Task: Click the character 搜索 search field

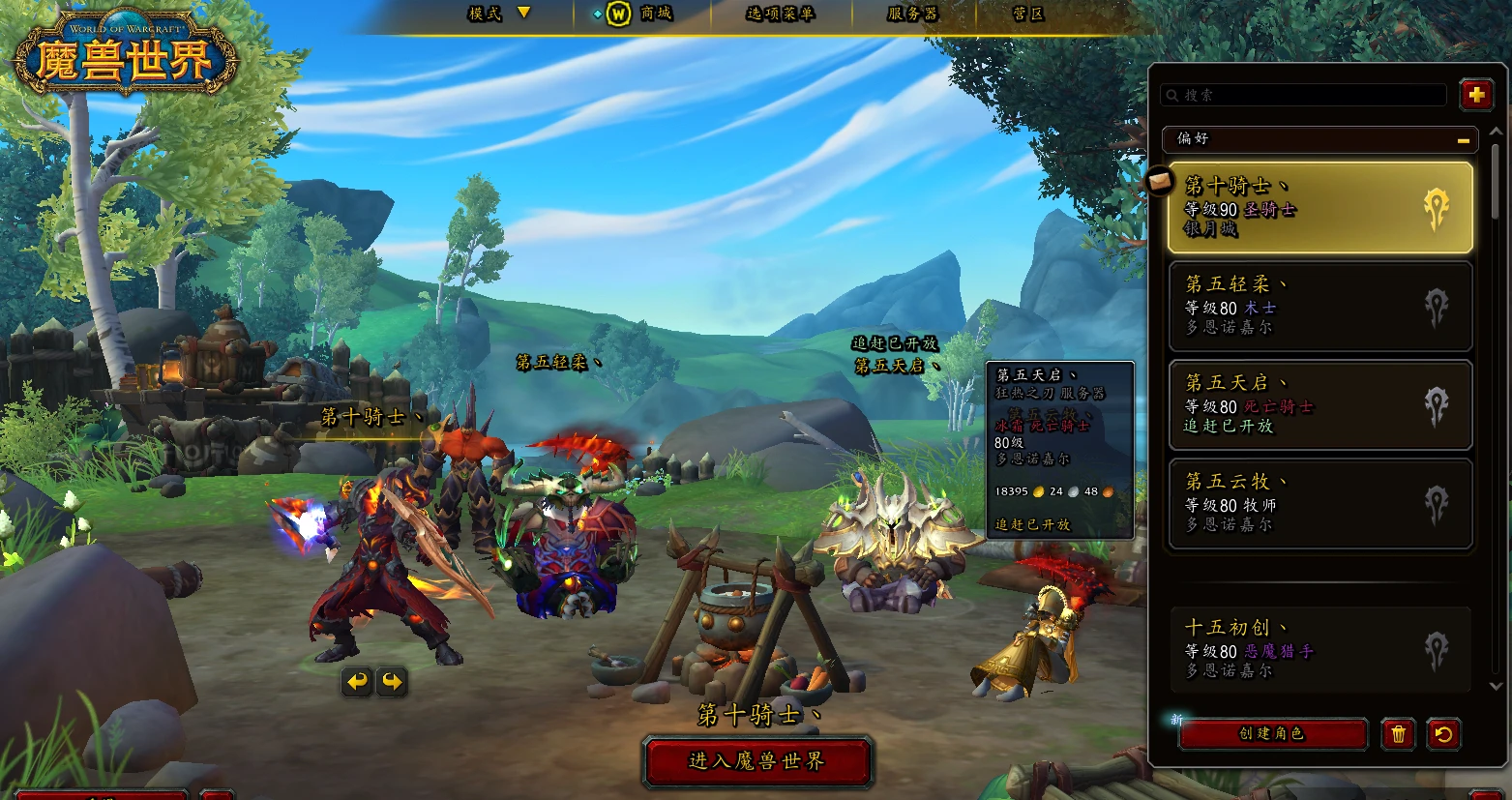Action: [x=1306, y=95]
